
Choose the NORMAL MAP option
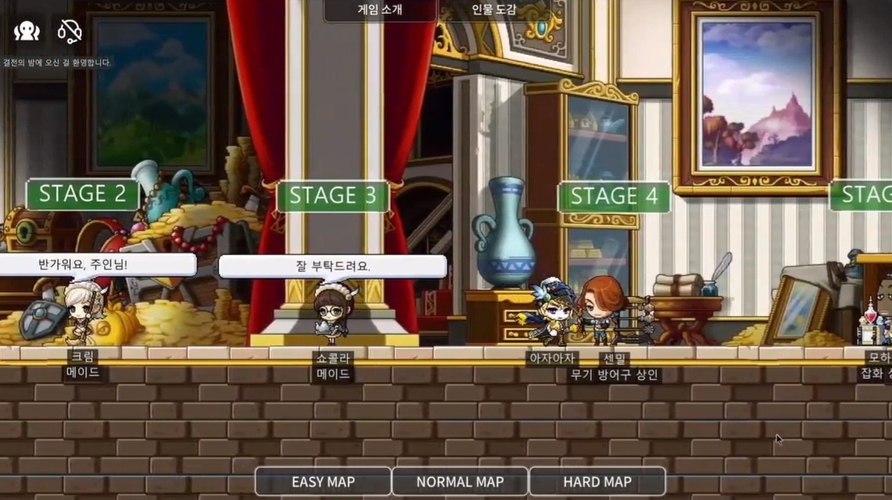click(x=460, y=482)
